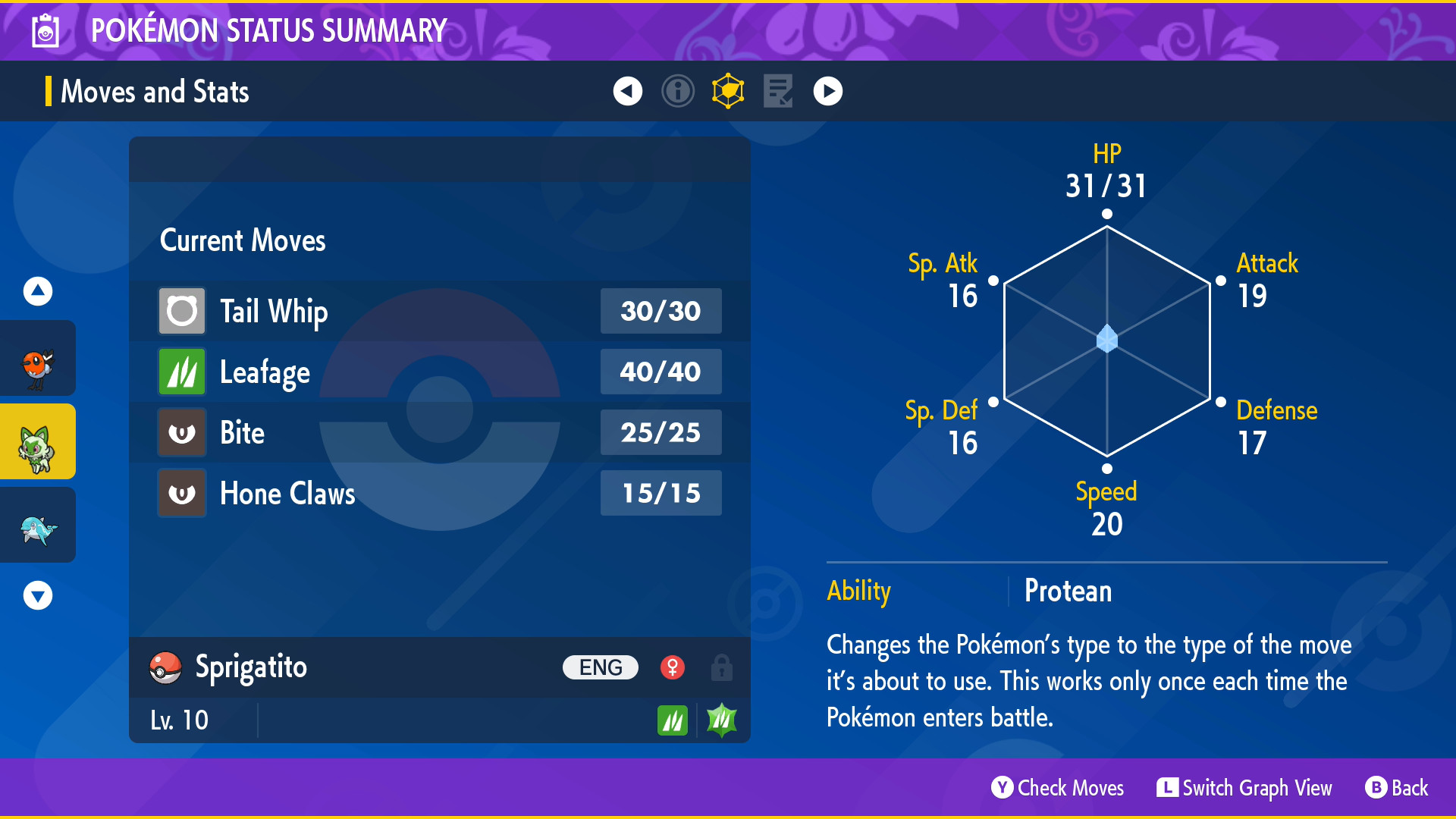Open the info summary page icon

[678, 90]
